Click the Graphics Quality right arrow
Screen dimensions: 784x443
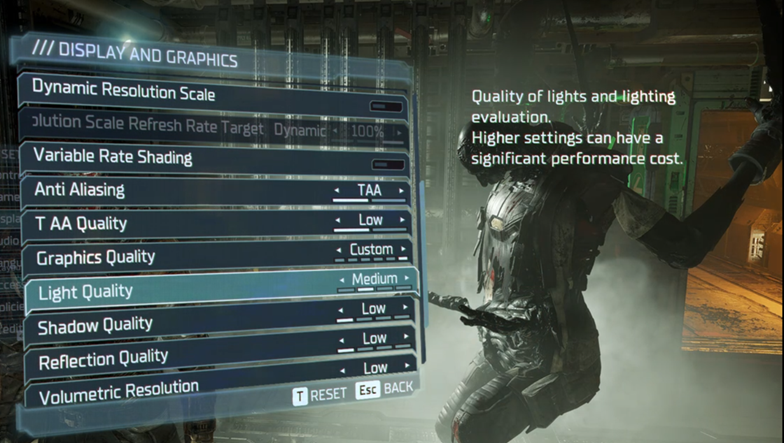point(404,250)
